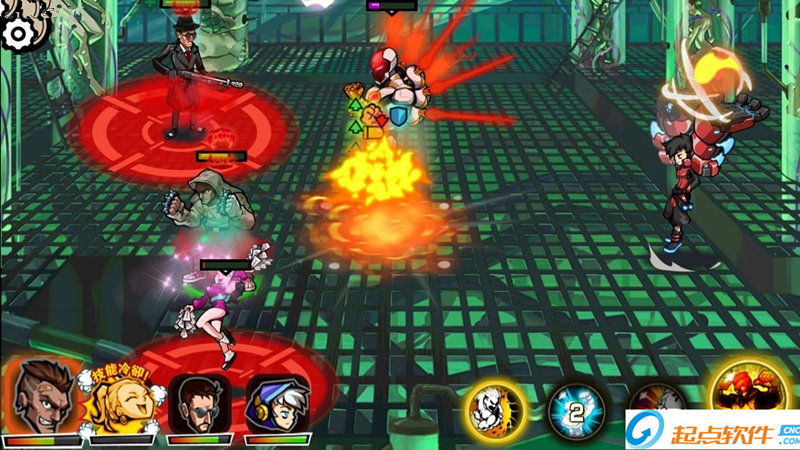Click the 起点软件 watermark logo

[711, 431]
